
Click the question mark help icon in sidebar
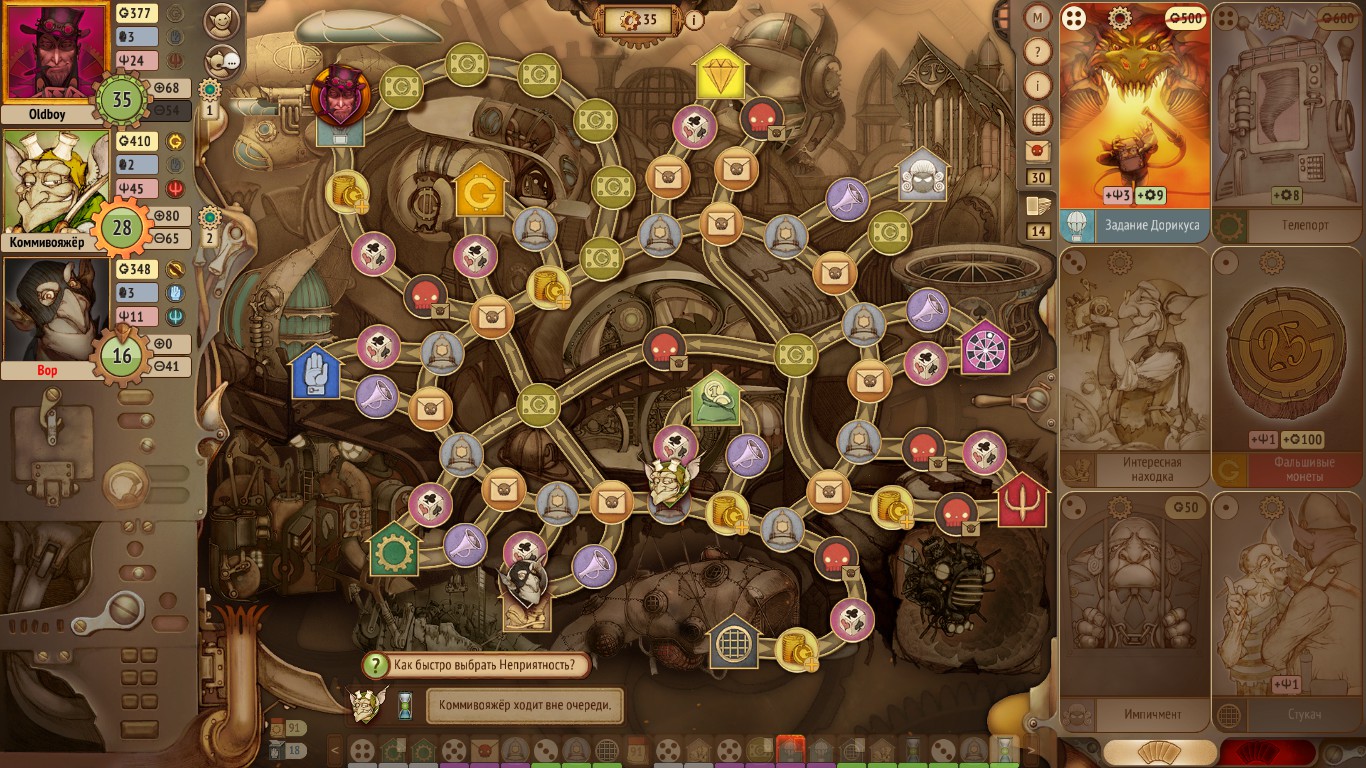pos(1037,50)
